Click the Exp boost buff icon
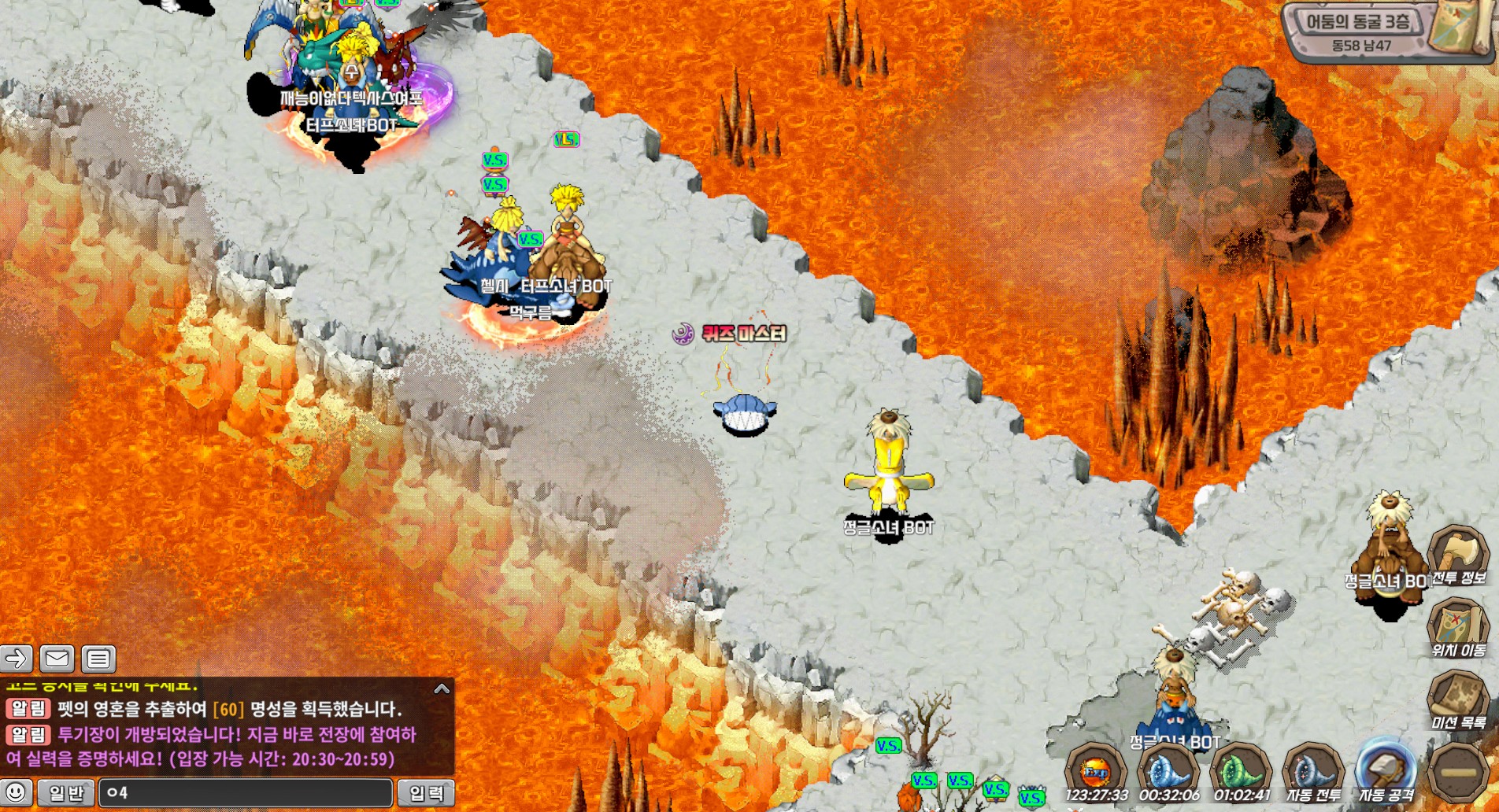 tap(1095, 770)
